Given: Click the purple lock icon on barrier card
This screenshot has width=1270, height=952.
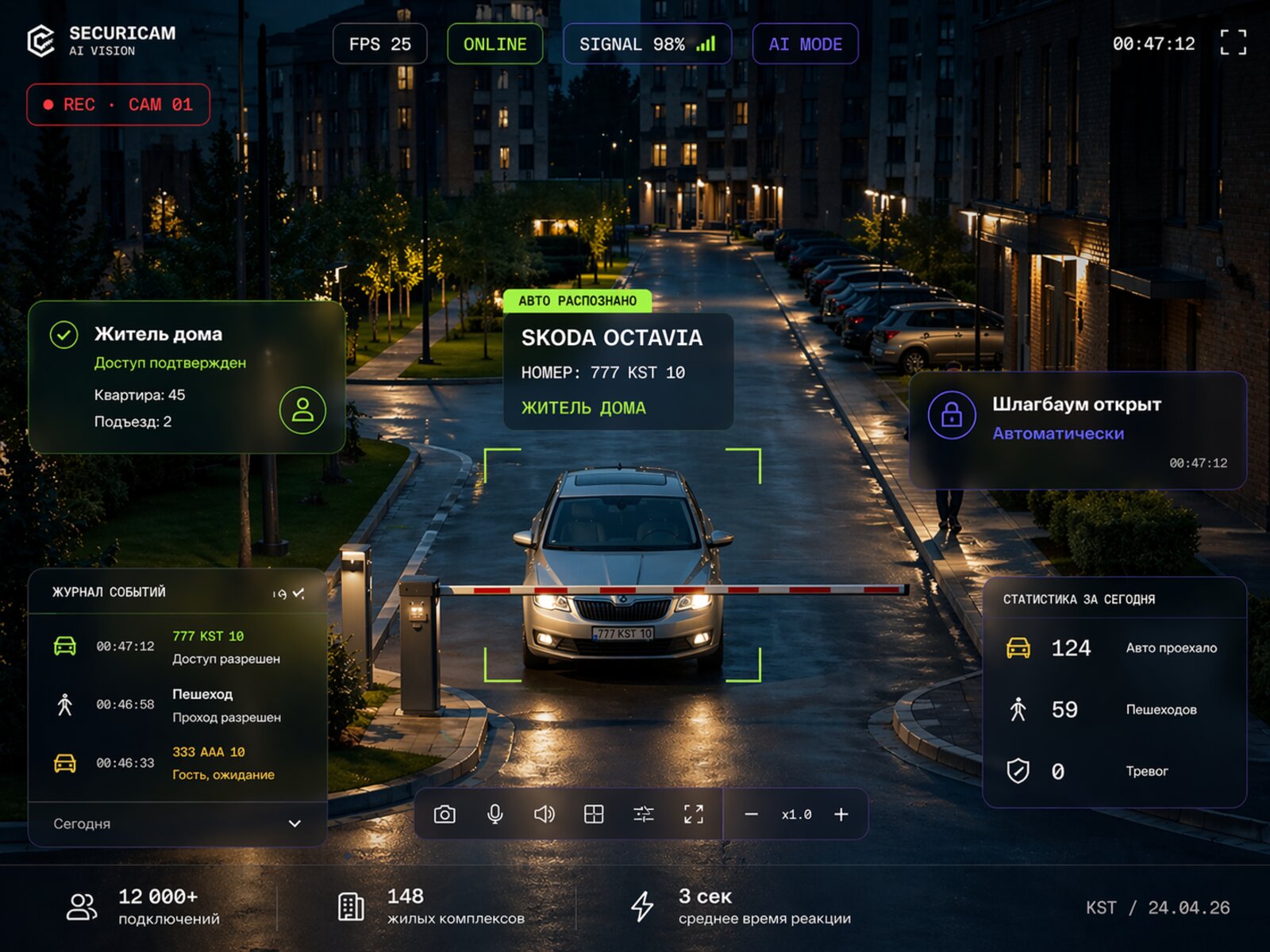Looking at the screenshot, I should point(952,415).
